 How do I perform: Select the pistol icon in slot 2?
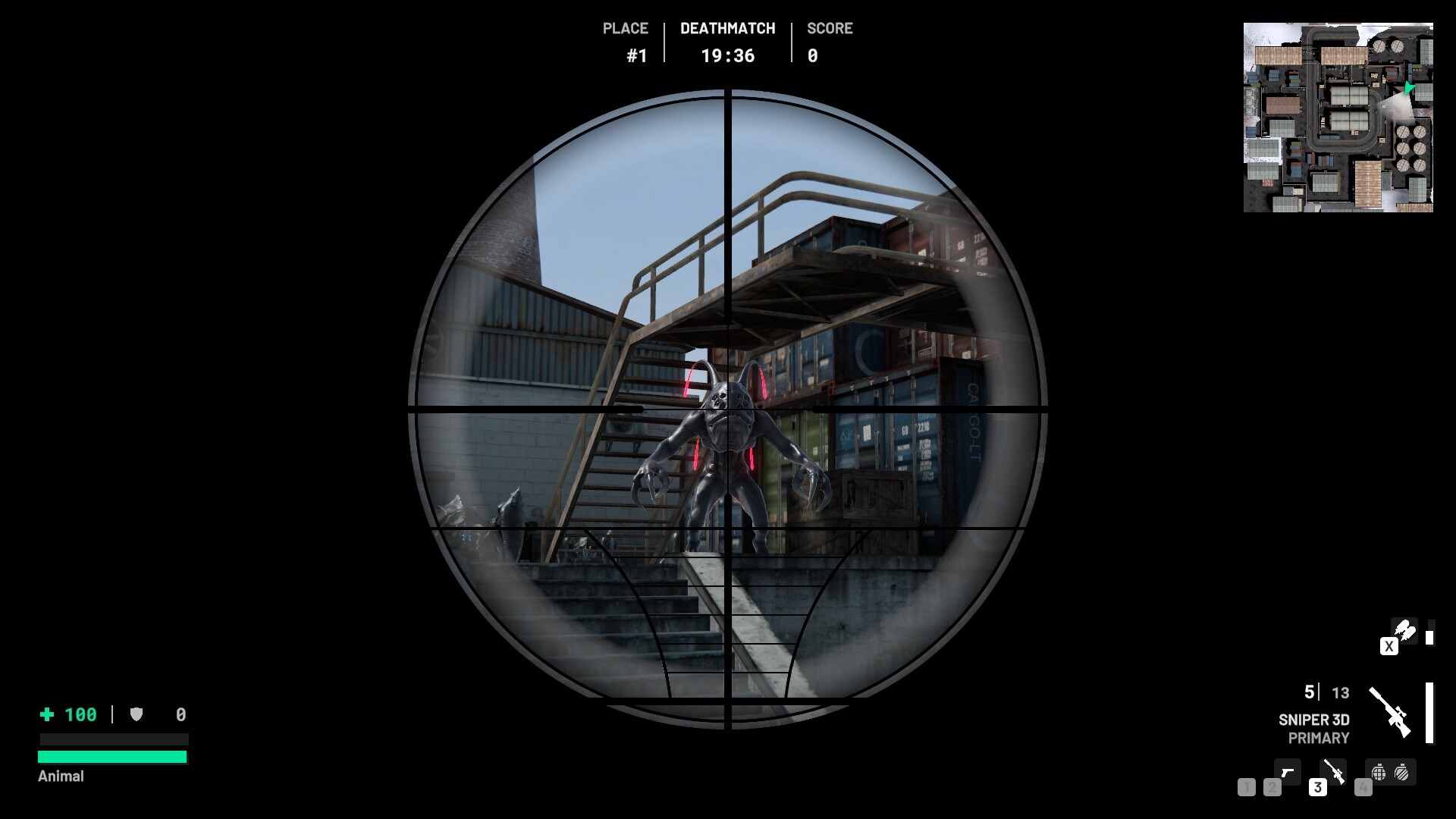click(1288, 772)
